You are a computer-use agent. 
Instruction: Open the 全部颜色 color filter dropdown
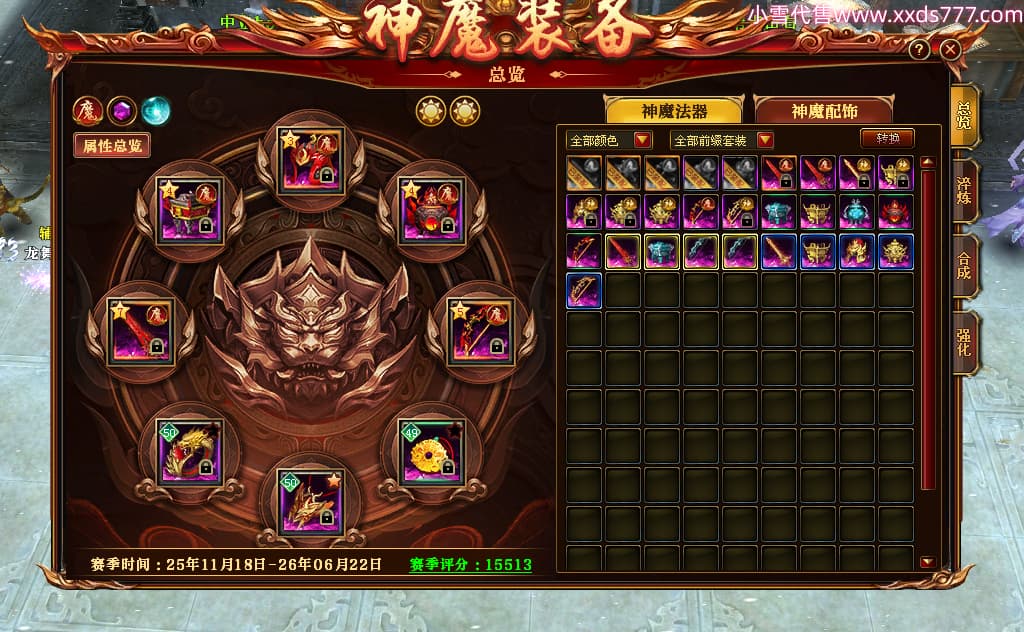pos(609,140)
